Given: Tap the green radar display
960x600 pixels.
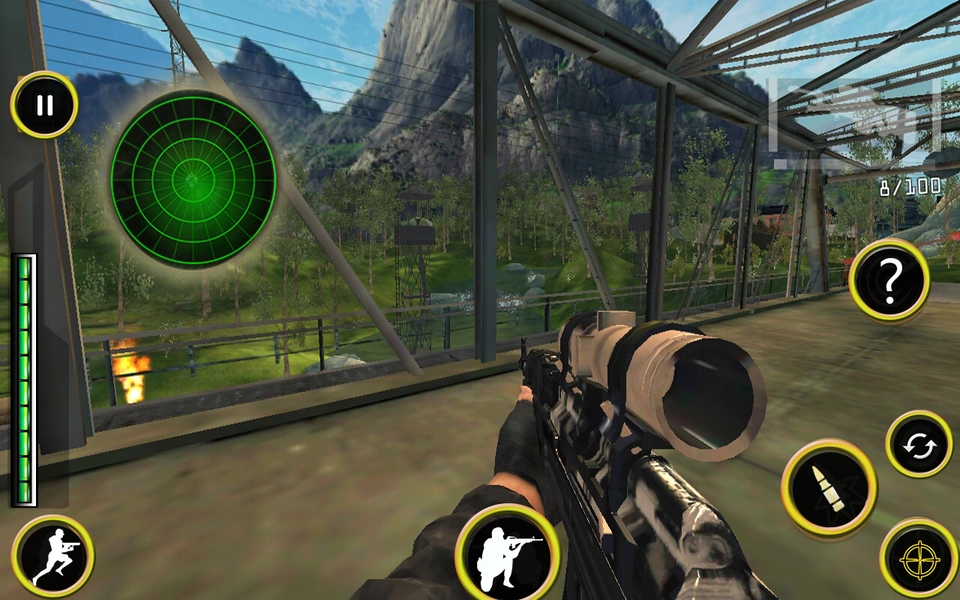Looking at the screenshot, I should point(193,179).
